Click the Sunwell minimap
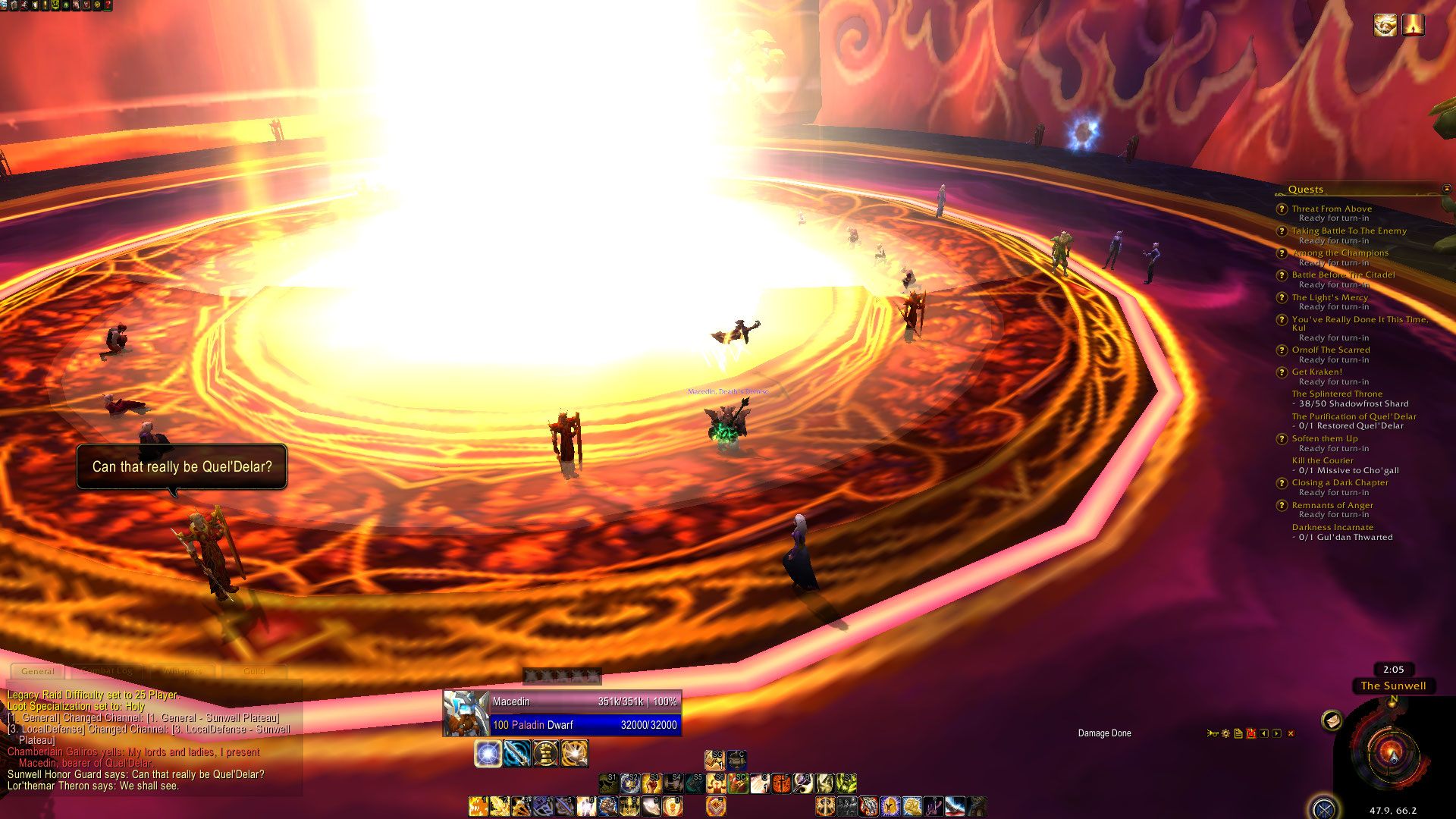 [x=1392, y=753]
